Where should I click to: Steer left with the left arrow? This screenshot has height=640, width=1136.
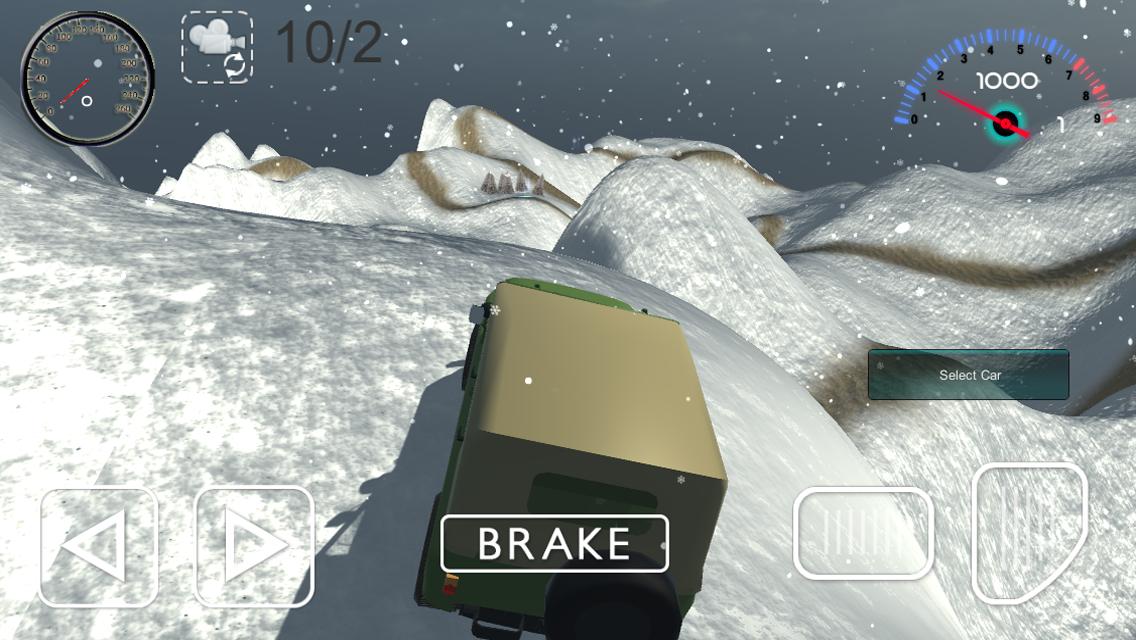tap(98, 547)
